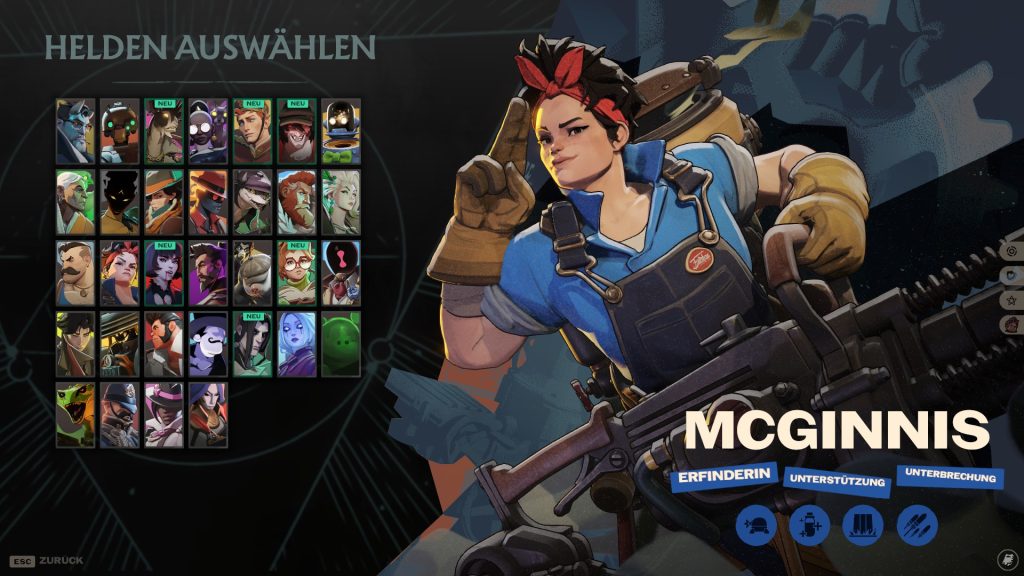Select the hero with hourglass face
1024x576 pixels.
click(340, 273)
